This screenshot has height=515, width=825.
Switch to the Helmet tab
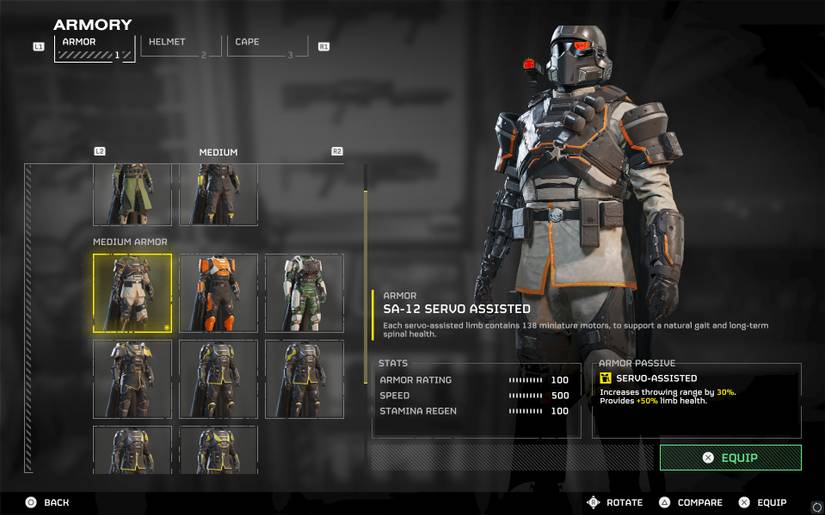pyautogui.click(x=180, y=45)
